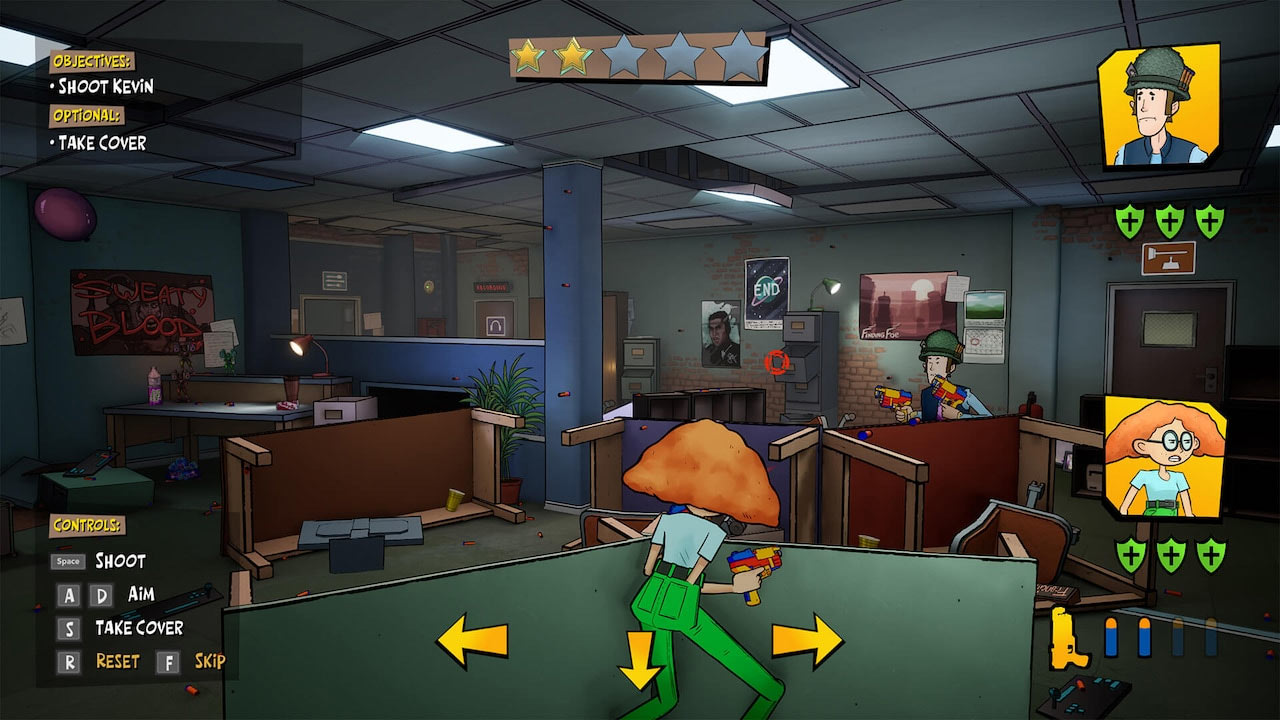Click the yellow left aim arrow
Image resolution: width=1280 pixels, height=720 pixels.
[x=472, y=641]
